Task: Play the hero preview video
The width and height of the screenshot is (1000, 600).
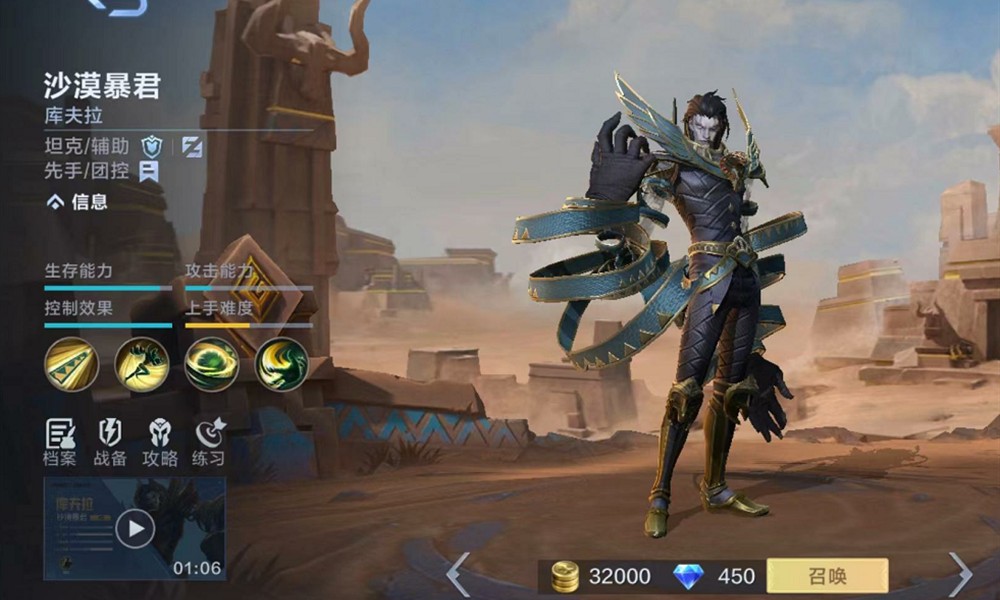Action: [x=134, y=527]
